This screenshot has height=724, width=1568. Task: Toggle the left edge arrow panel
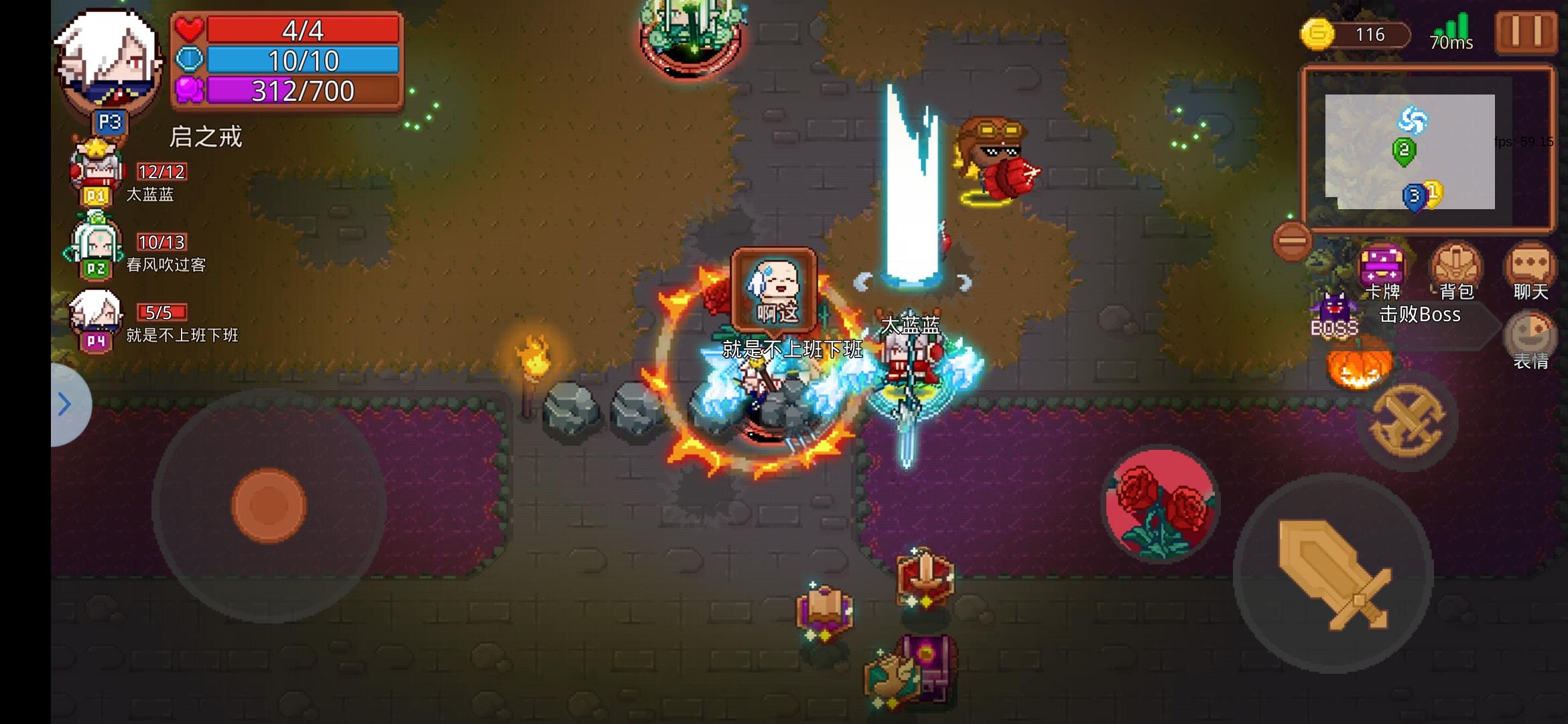click(x=65, y=403)
